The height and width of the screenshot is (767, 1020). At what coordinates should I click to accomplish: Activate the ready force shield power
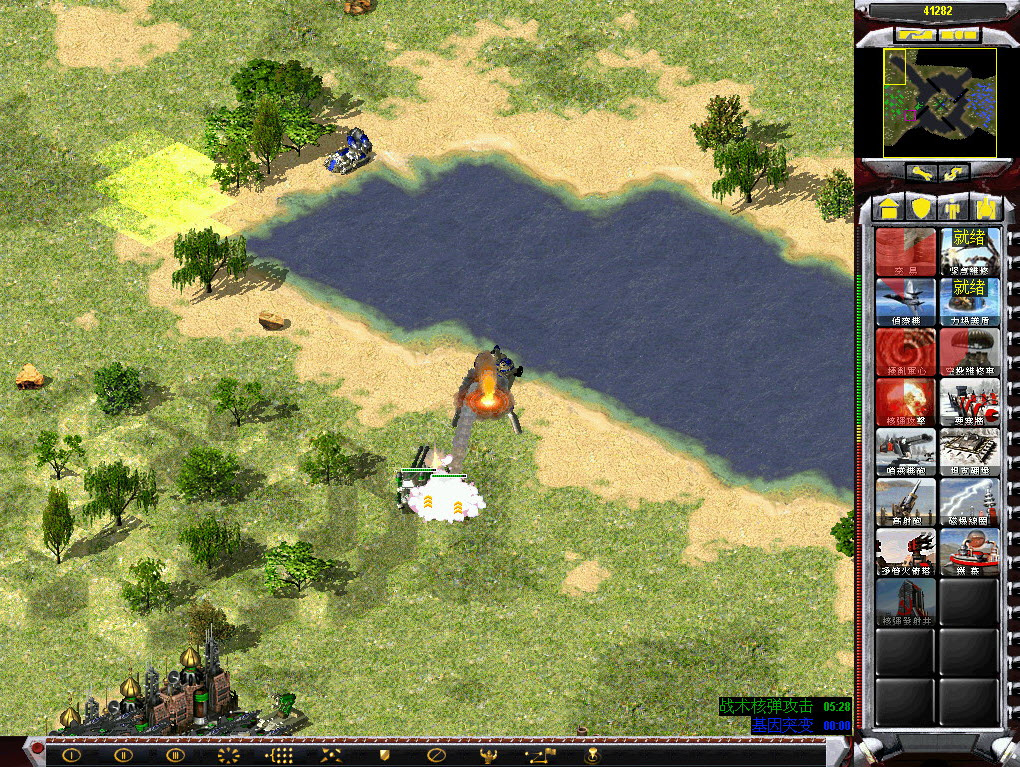pyautogui.click(x=969, y=302)
